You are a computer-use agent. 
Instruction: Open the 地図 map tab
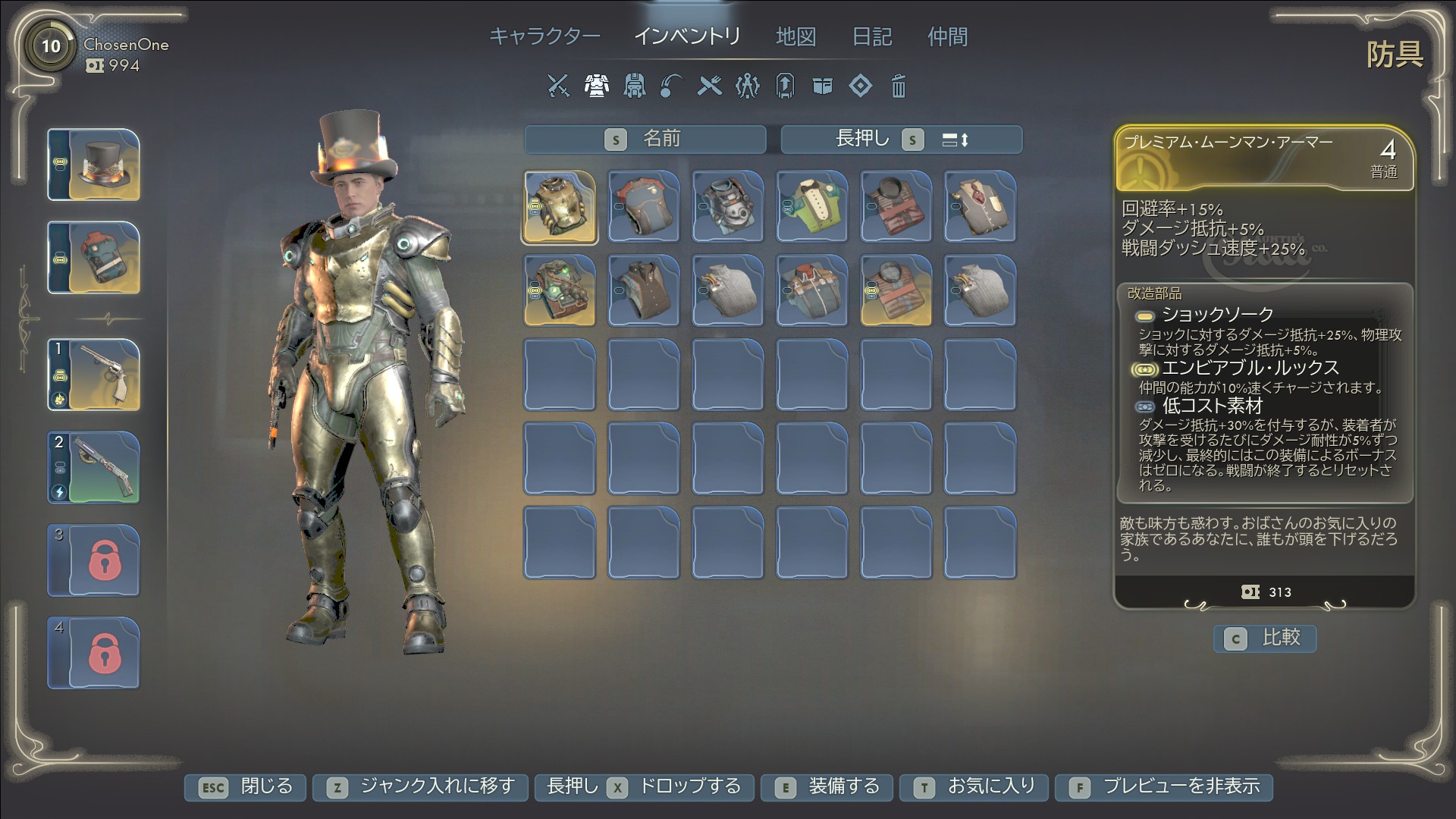(795, 36)
